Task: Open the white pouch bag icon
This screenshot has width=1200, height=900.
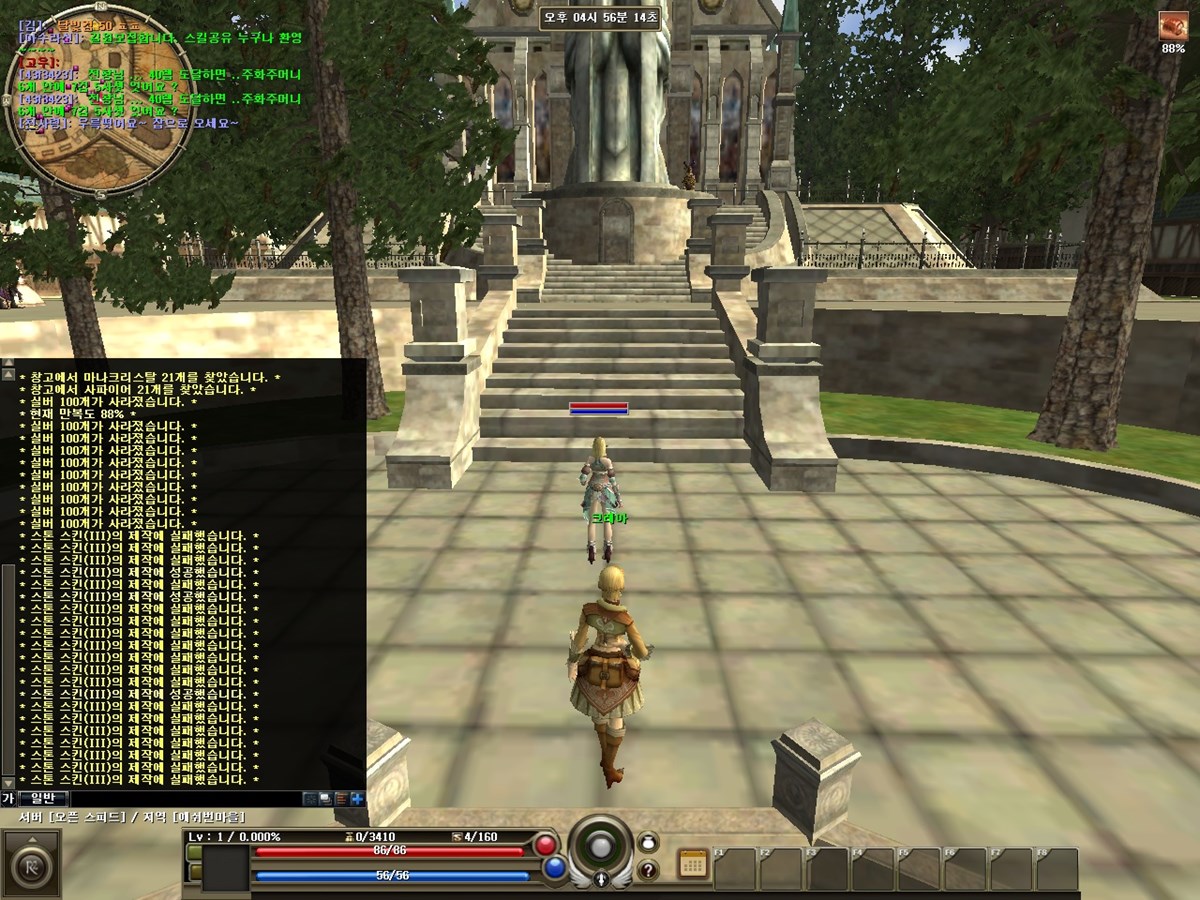Action: 648,842
